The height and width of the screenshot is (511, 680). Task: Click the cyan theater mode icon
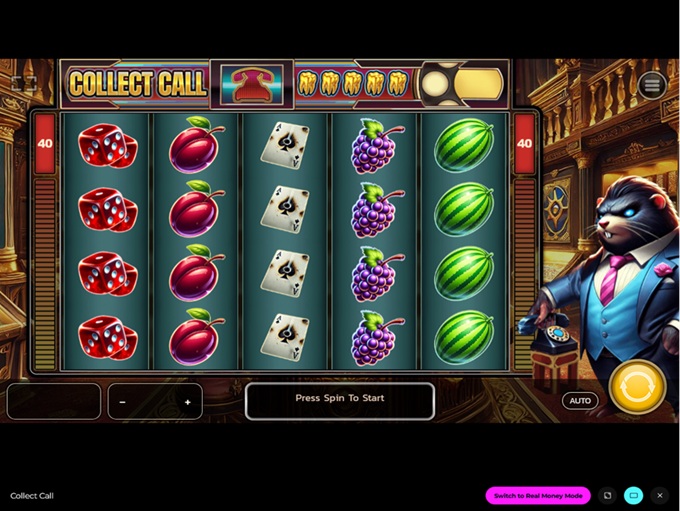(x=633, y=496)
